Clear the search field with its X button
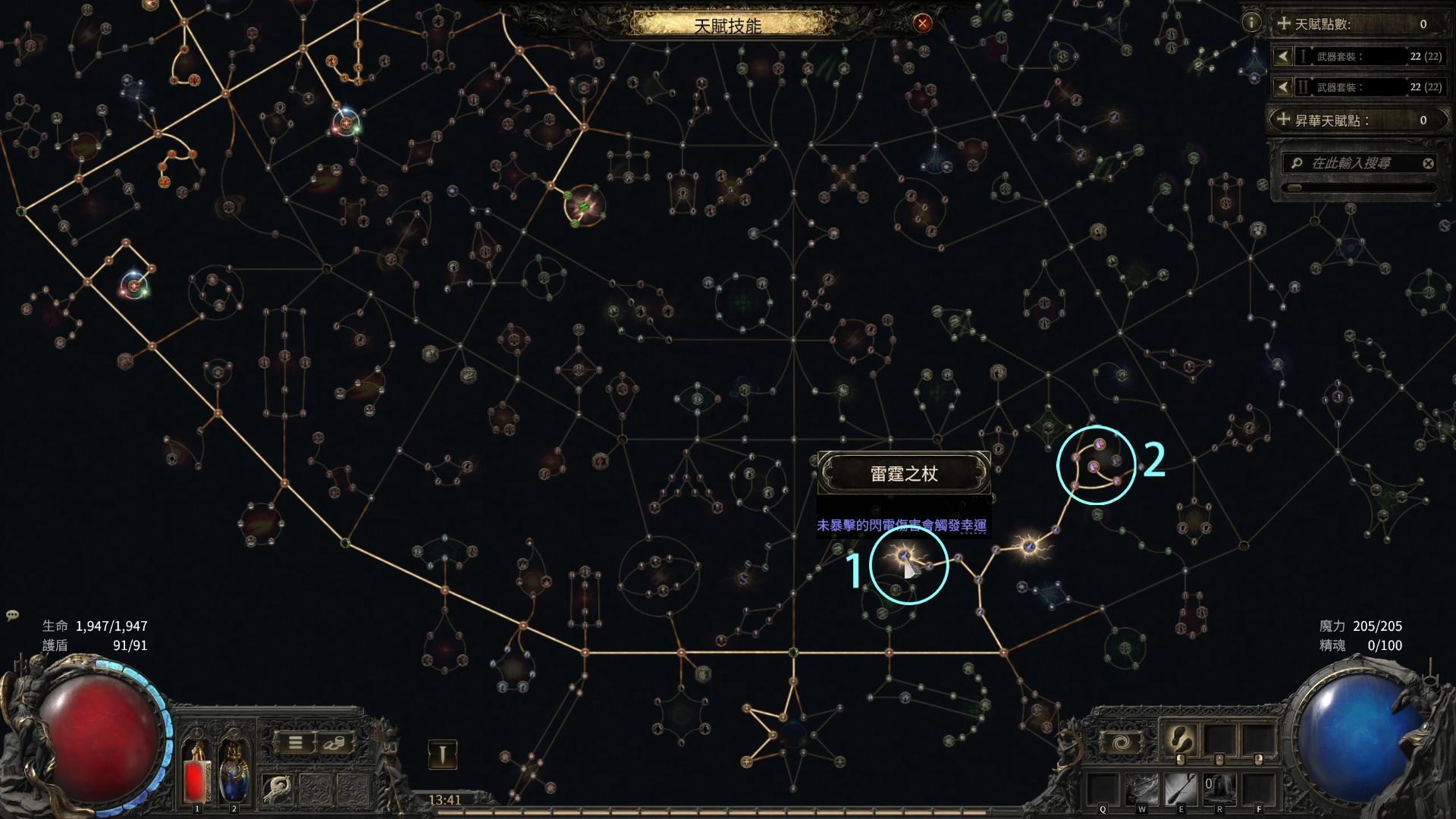This screenshot has width=1456, height=819. coord(1429,162)
